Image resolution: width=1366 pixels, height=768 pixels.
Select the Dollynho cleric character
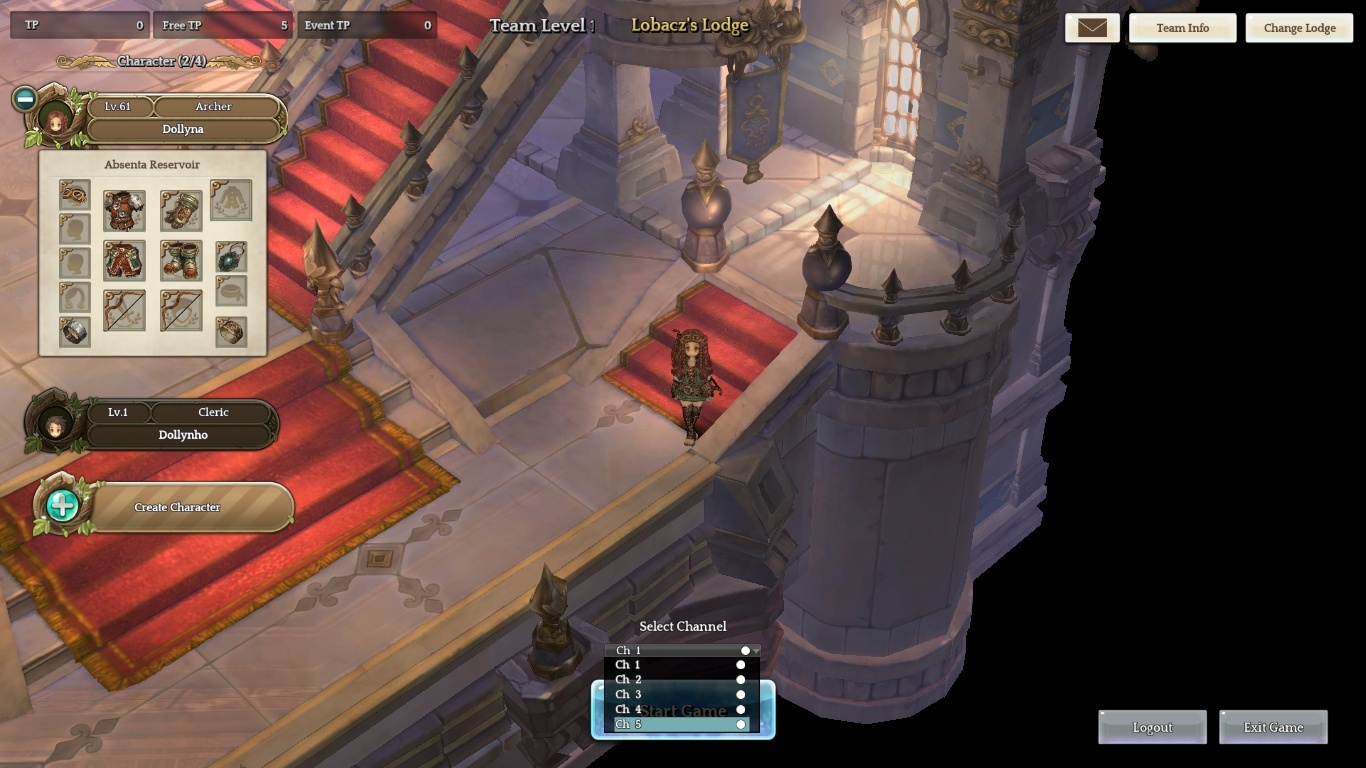tap(183, 435)
